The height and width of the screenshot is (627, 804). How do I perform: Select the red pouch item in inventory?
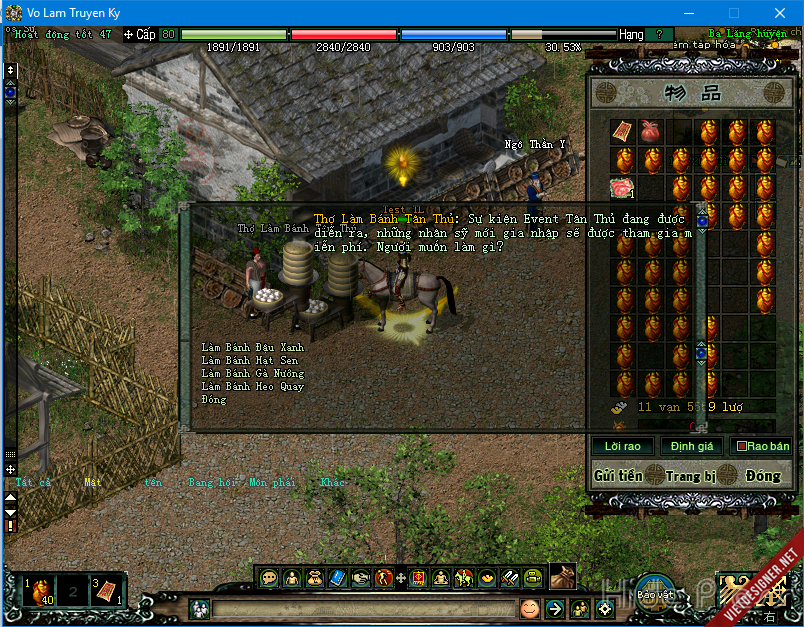[x=650, y=131]
